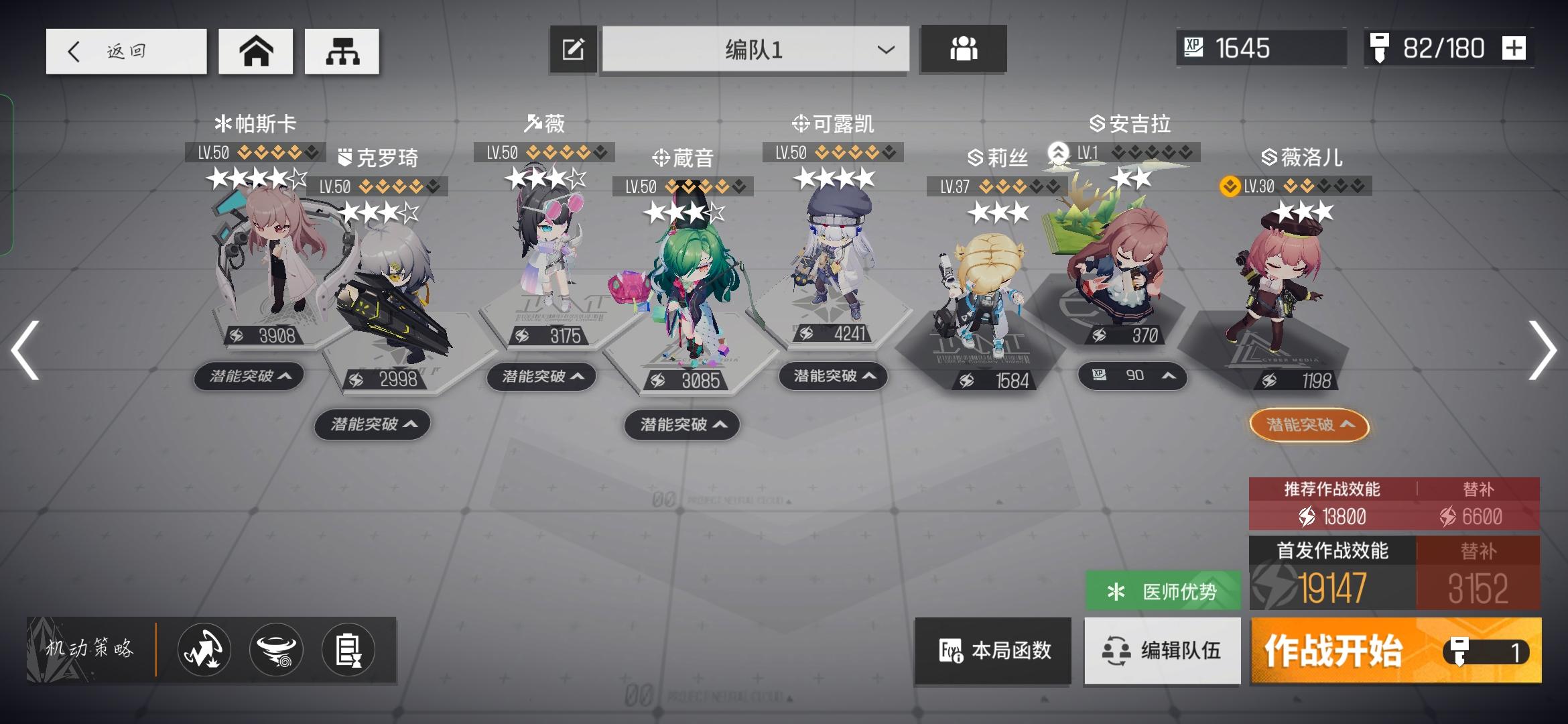This screenshot has height=724, width=1568.
Task: Select the tornado 机动策略 skill icon
Action: [277, 650]
